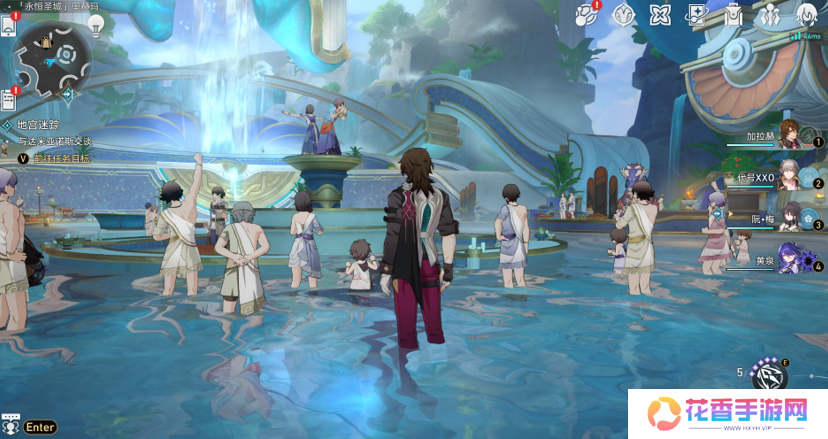Open the four-petal flower icon

[x=658, y=14]
